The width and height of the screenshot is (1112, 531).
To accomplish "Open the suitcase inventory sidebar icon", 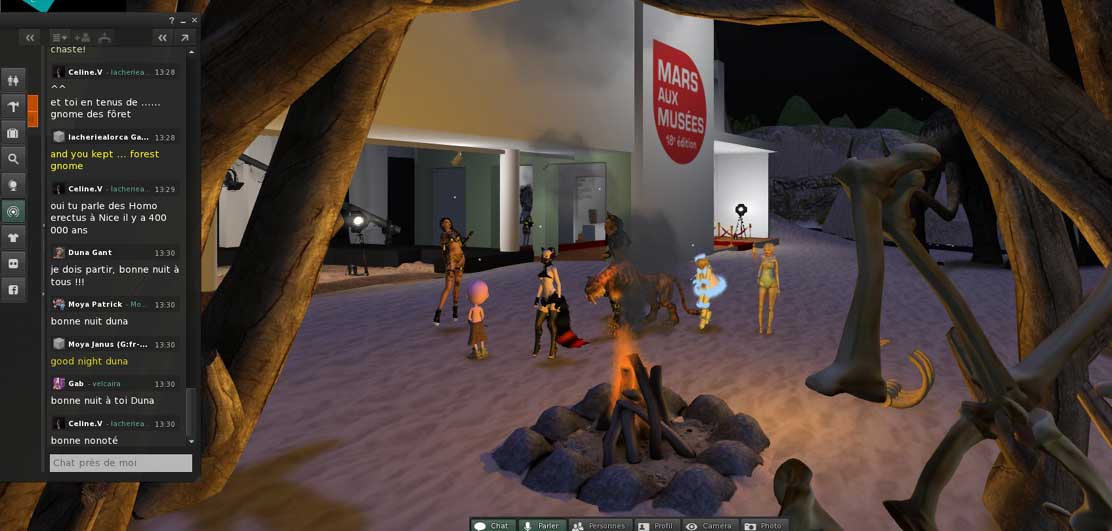I will [13, 133].
